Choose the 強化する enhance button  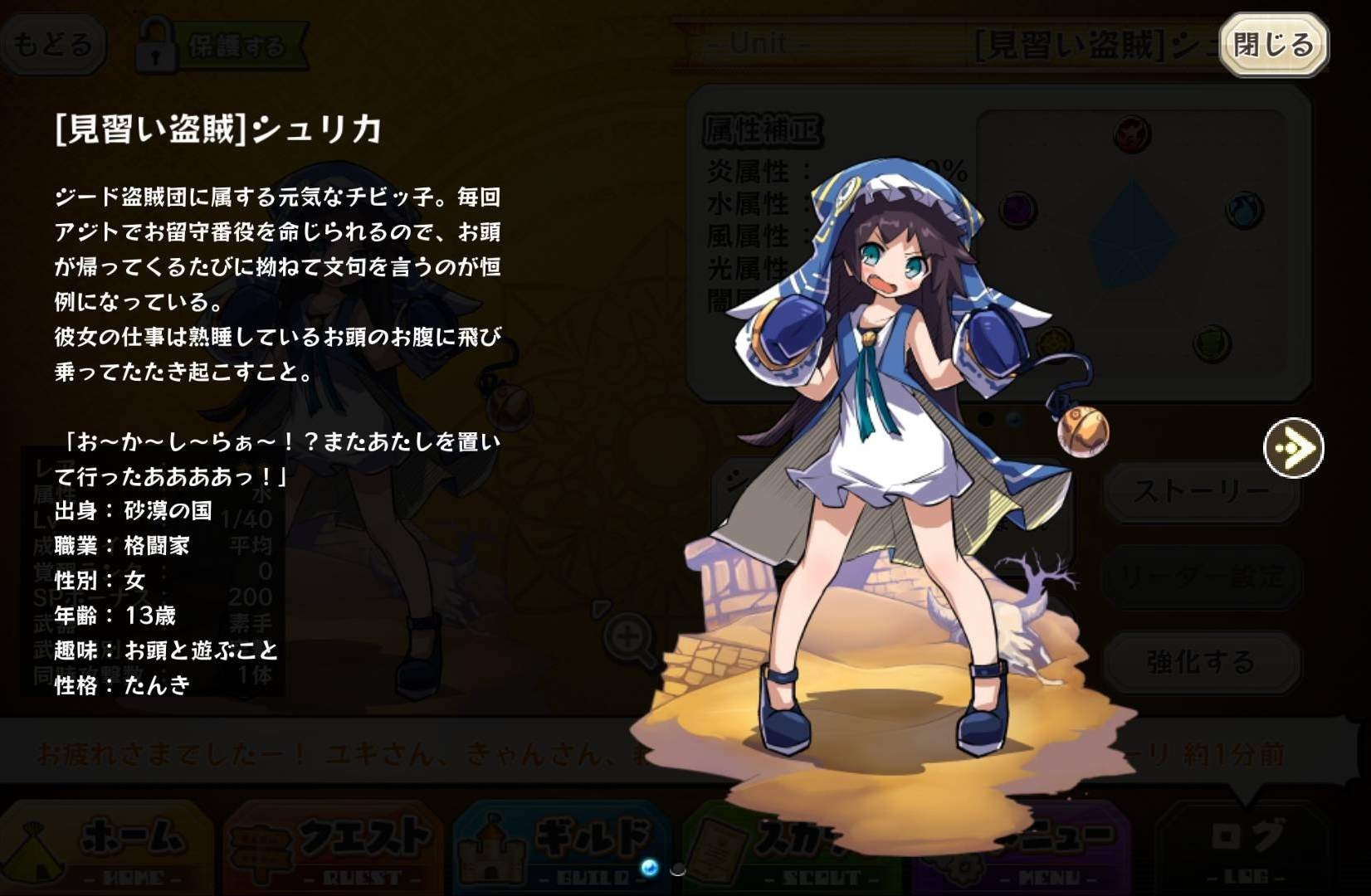coord(1200,661)
